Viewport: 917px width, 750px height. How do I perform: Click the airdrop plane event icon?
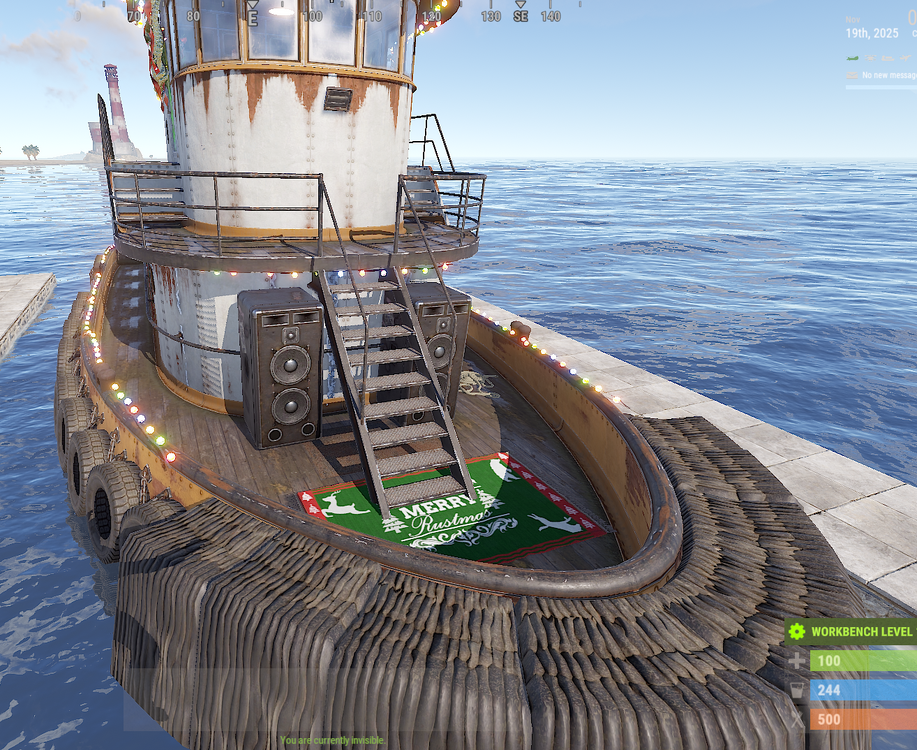905,58
